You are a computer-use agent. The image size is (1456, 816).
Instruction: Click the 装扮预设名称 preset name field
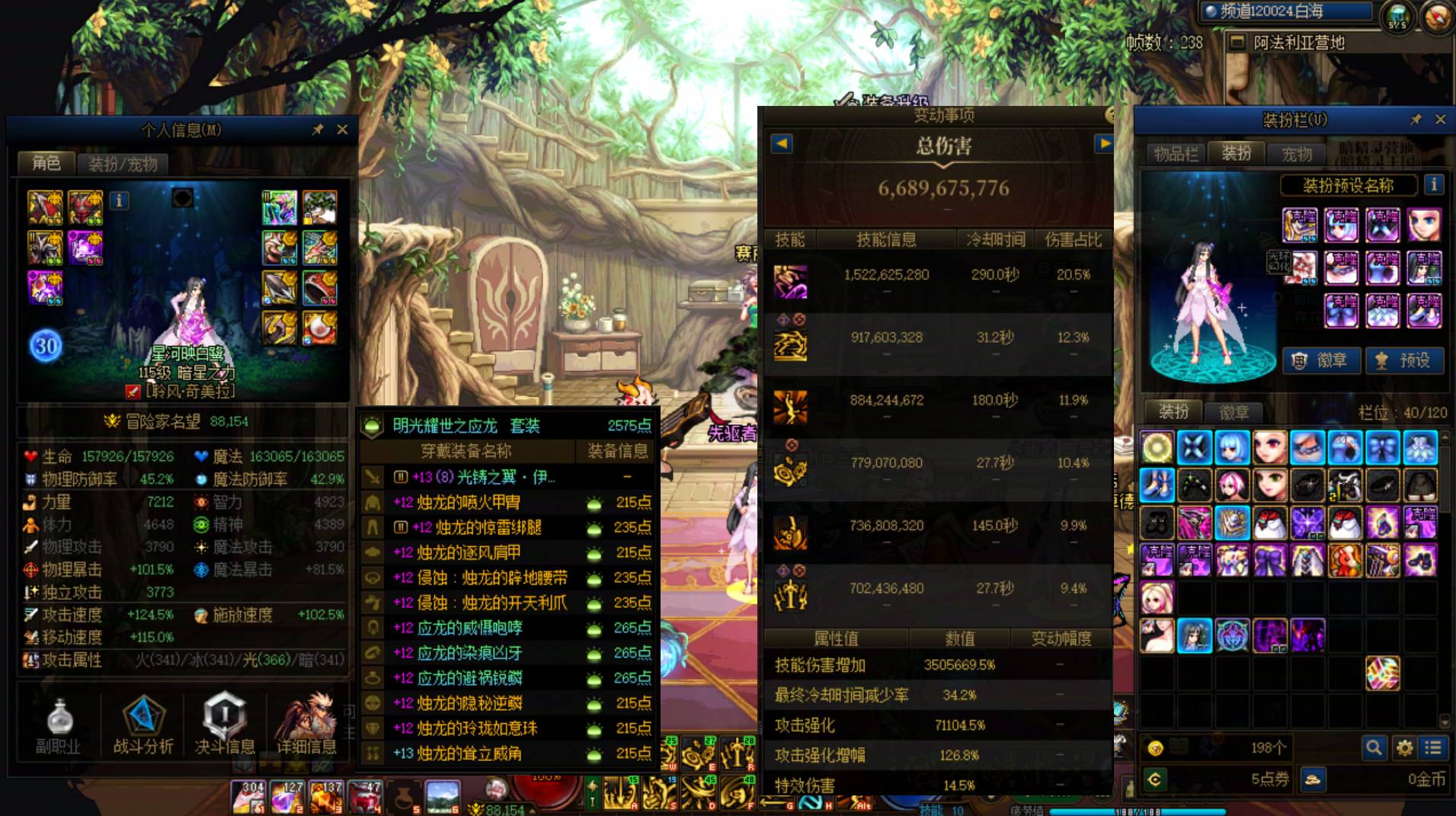point(1348,185)
